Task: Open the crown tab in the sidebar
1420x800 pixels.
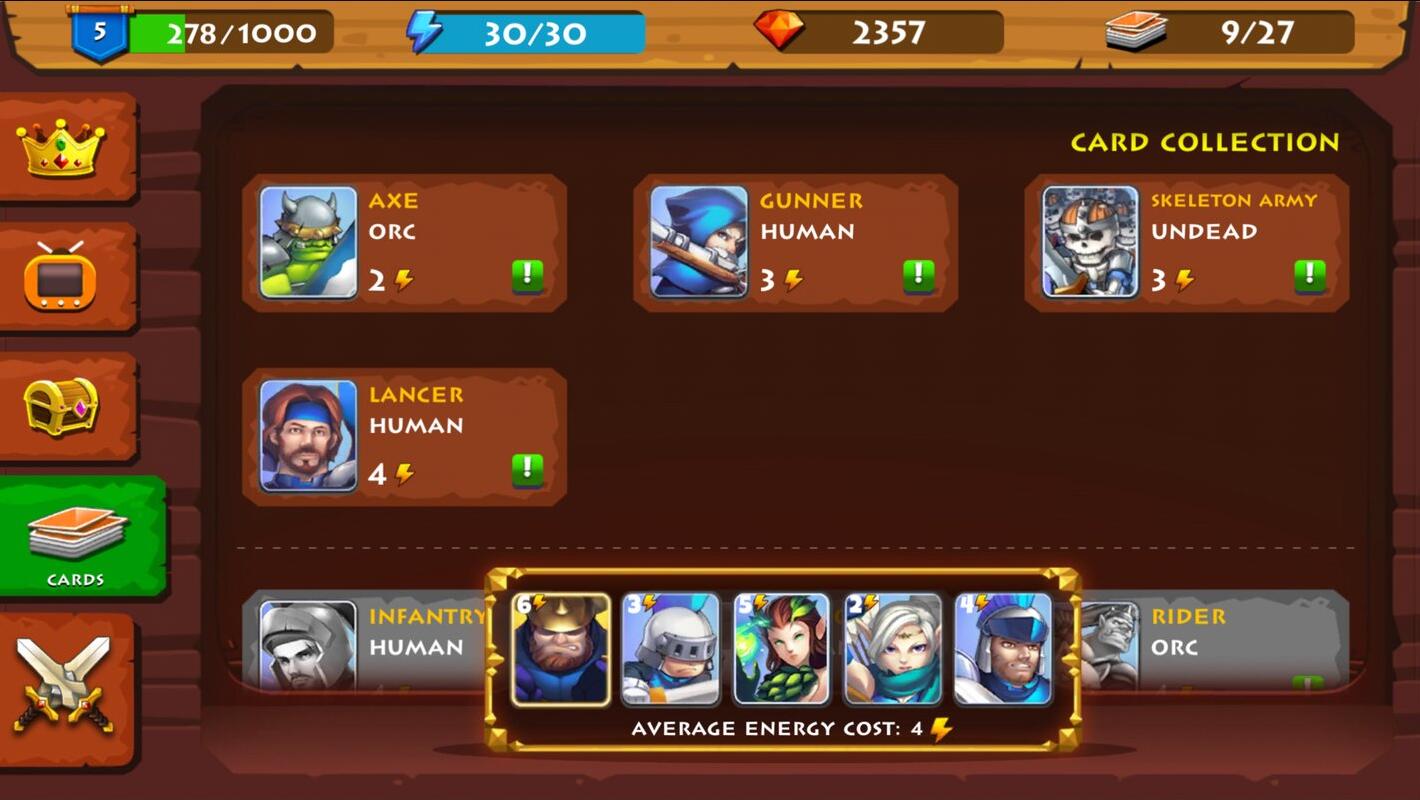Action: coord(62,148)
